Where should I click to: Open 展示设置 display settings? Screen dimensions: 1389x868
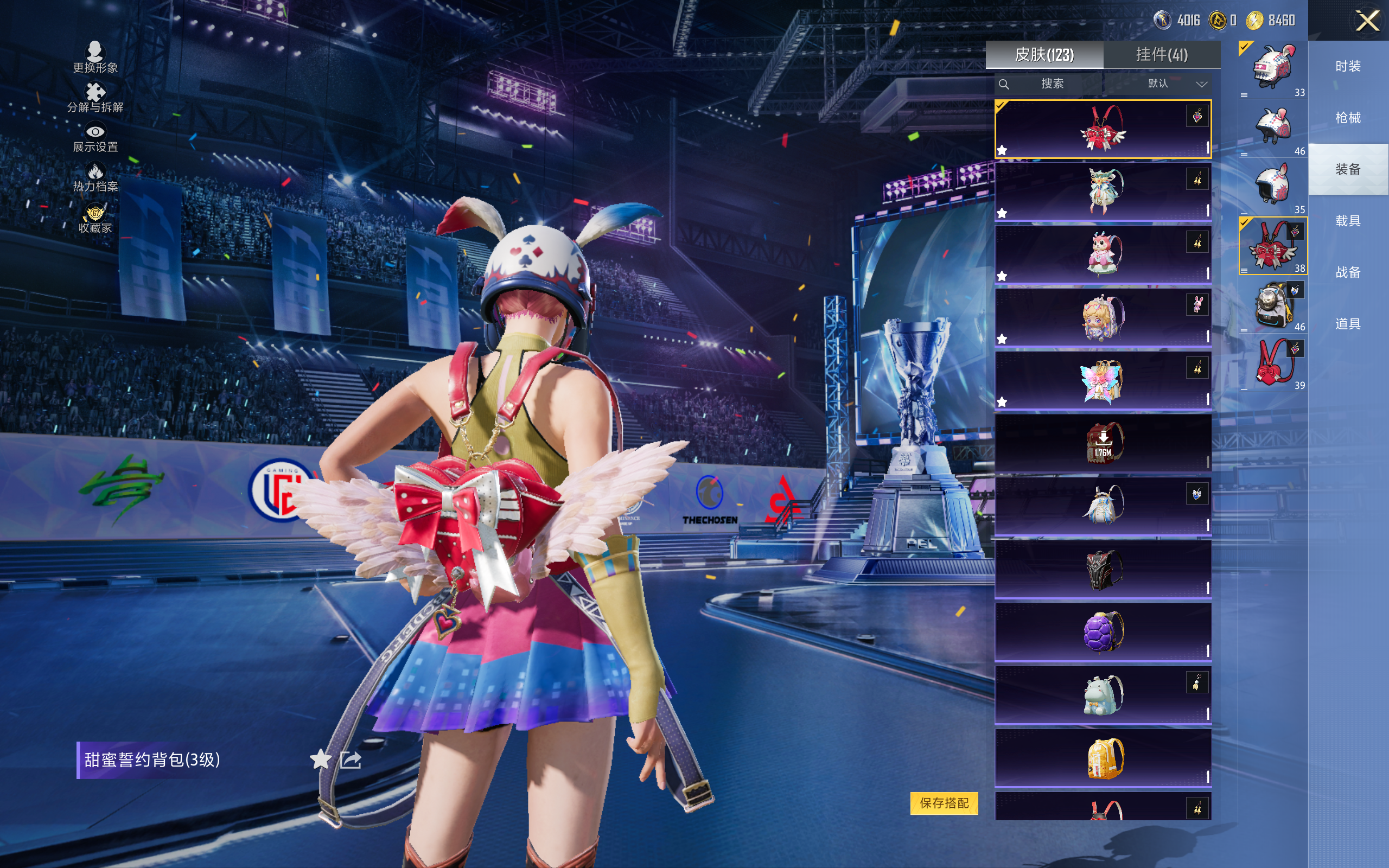[95, 138]
